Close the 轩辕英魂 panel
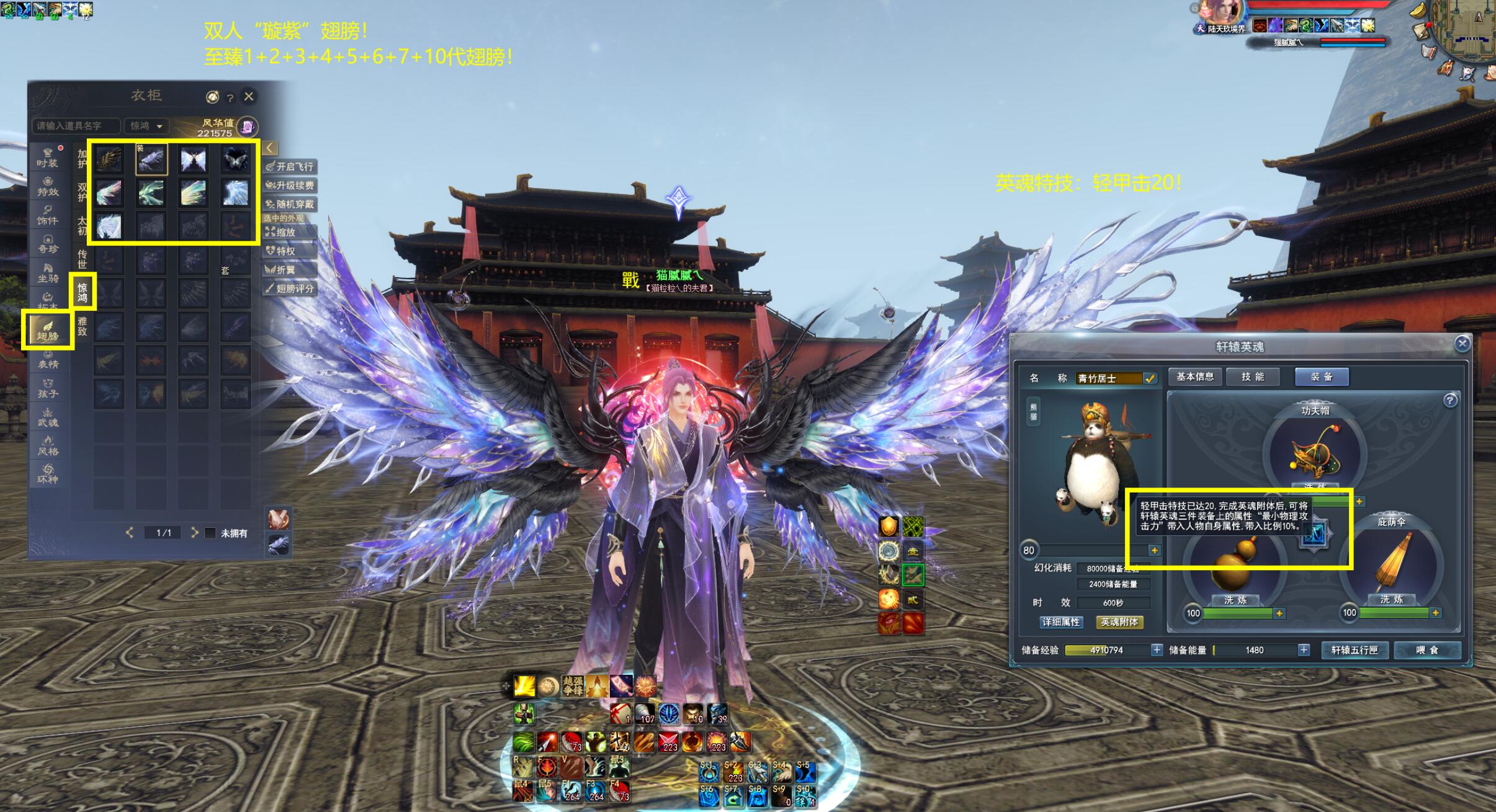 [x=1462, y=343]
